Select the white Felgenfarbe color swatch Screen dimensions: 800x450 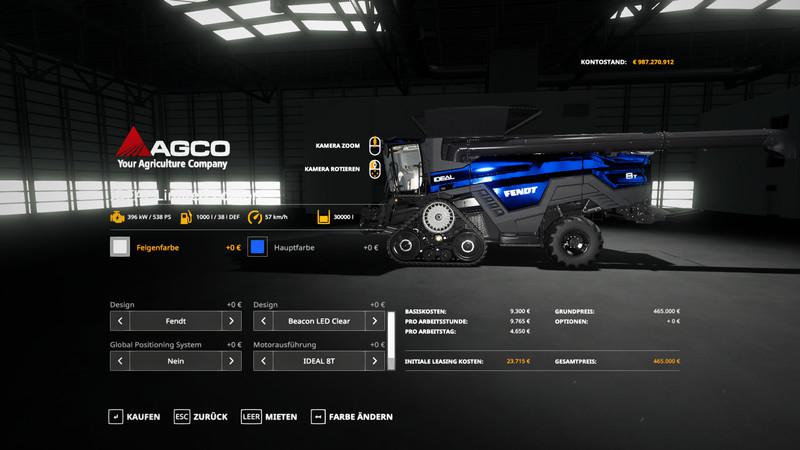(120, 247)
